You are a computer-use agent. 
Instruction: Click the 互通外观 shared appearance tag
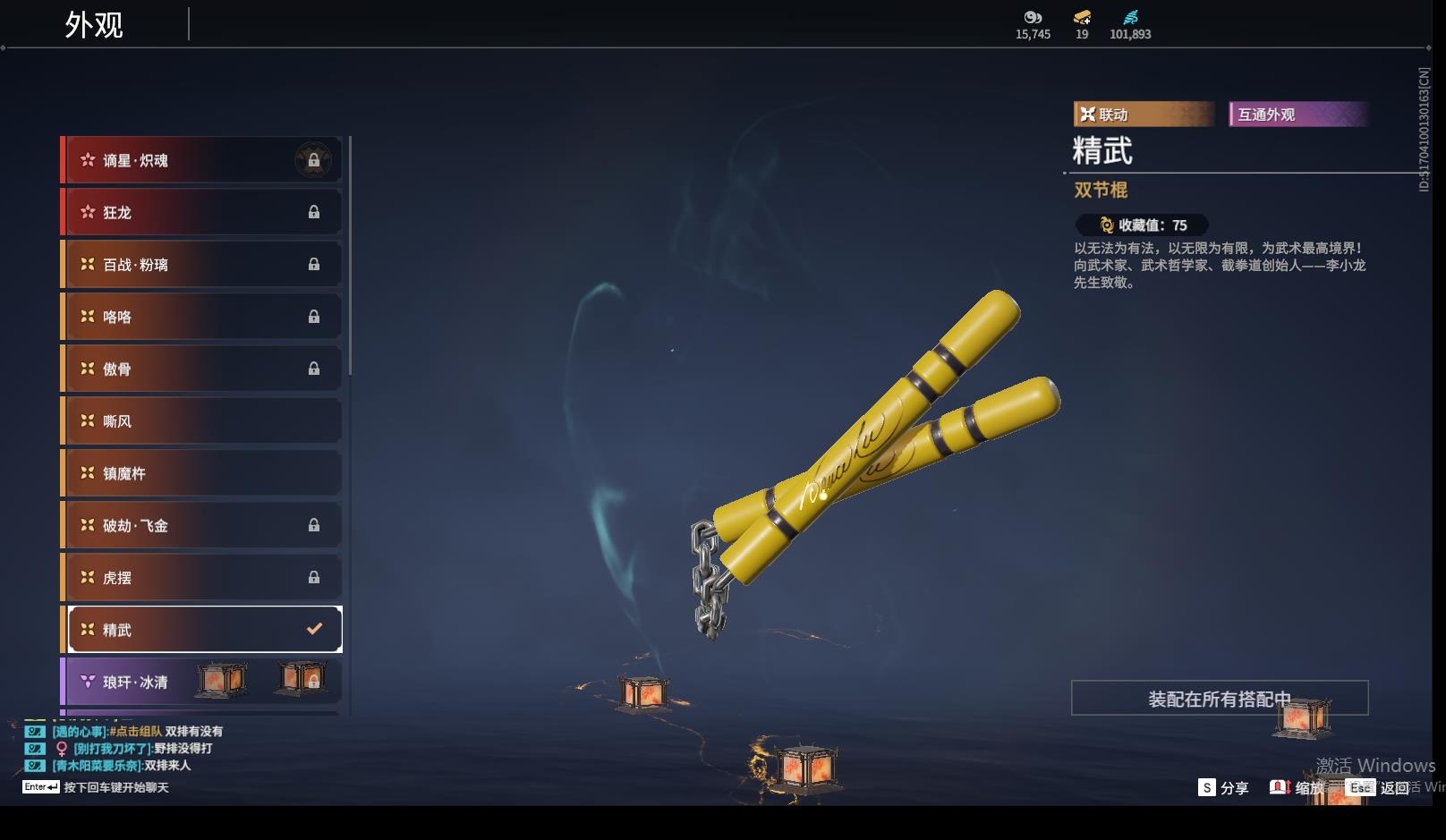[x=1297, y=115]
